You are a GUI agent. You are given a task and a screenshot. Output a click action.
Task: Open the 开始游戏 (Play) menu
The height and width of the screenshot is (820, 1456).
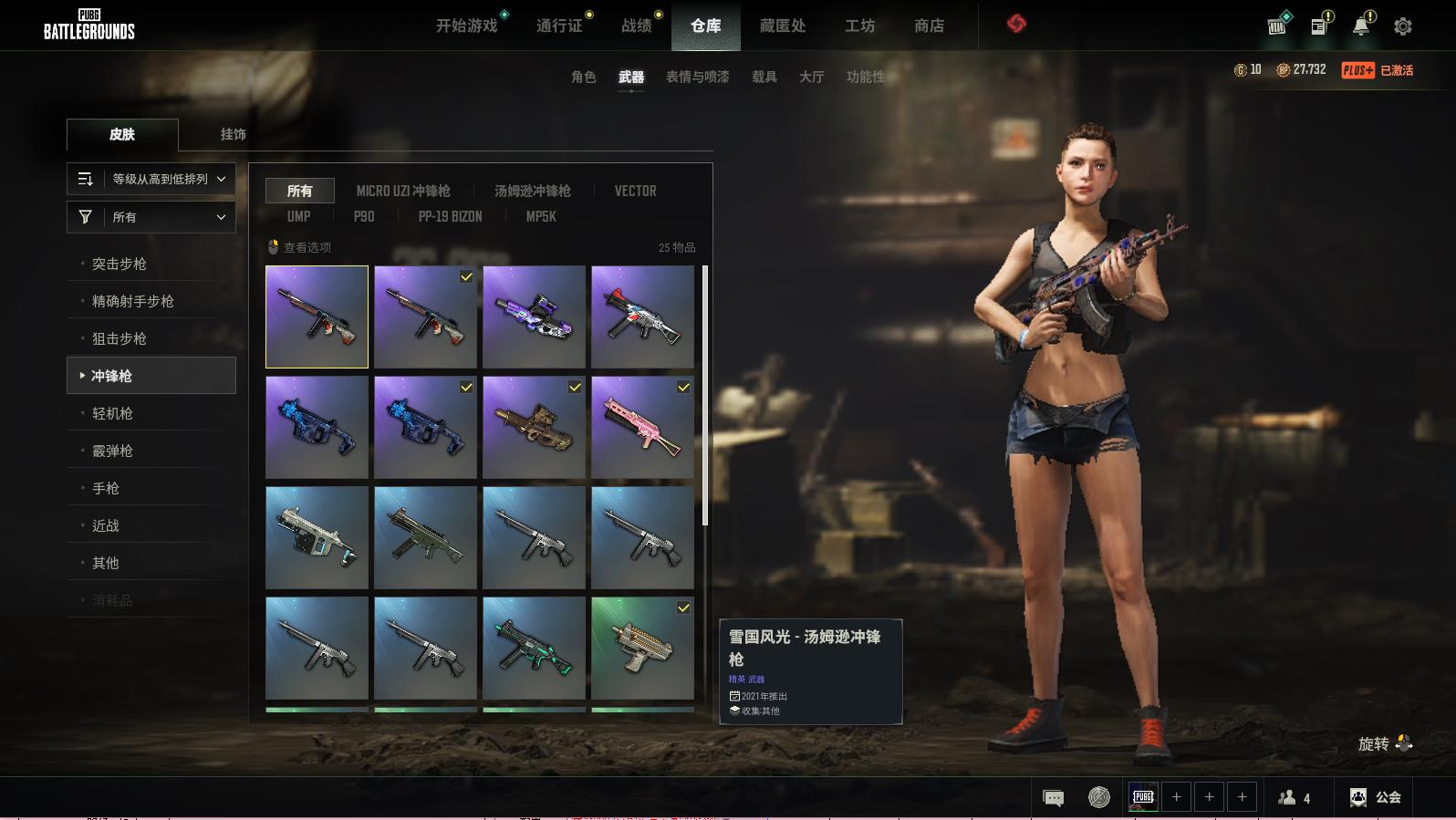(x=466, y=26)
